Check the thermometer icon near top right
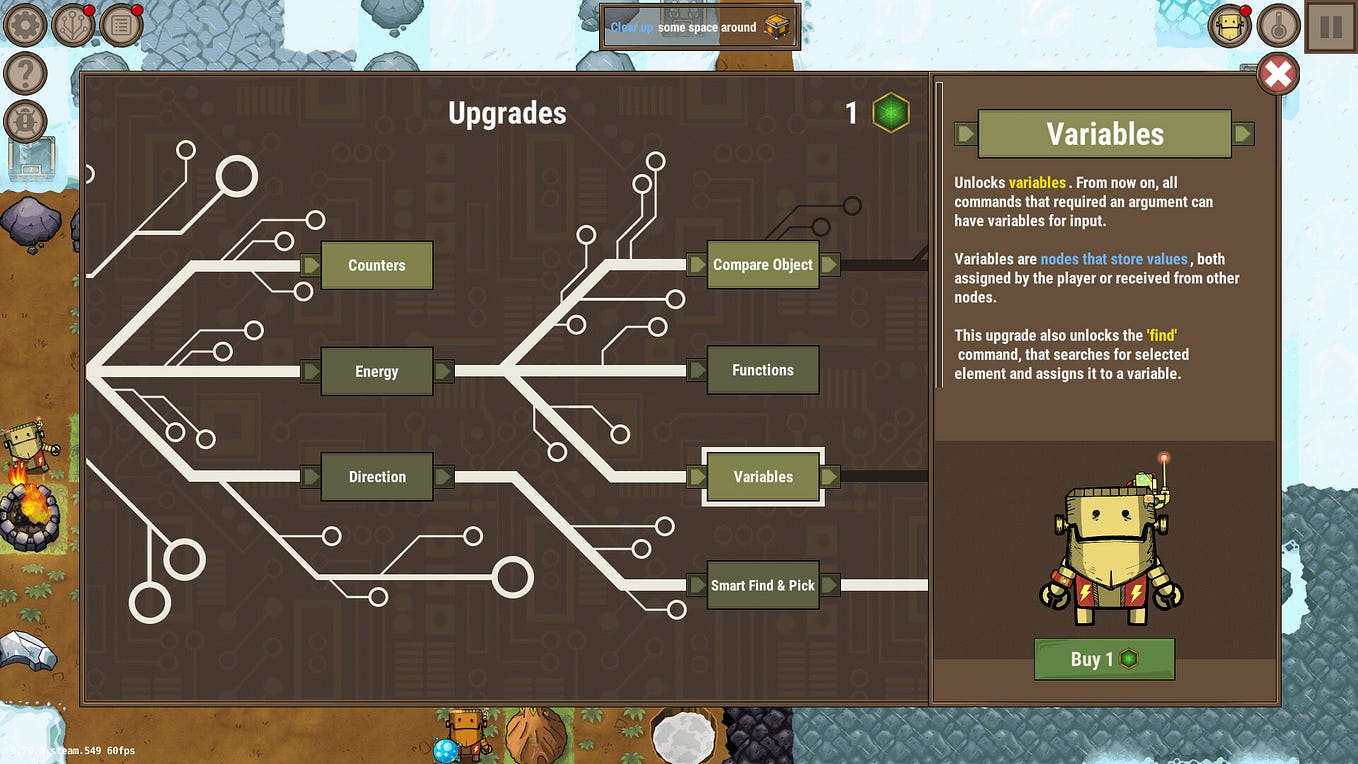 pos(1278,24)
